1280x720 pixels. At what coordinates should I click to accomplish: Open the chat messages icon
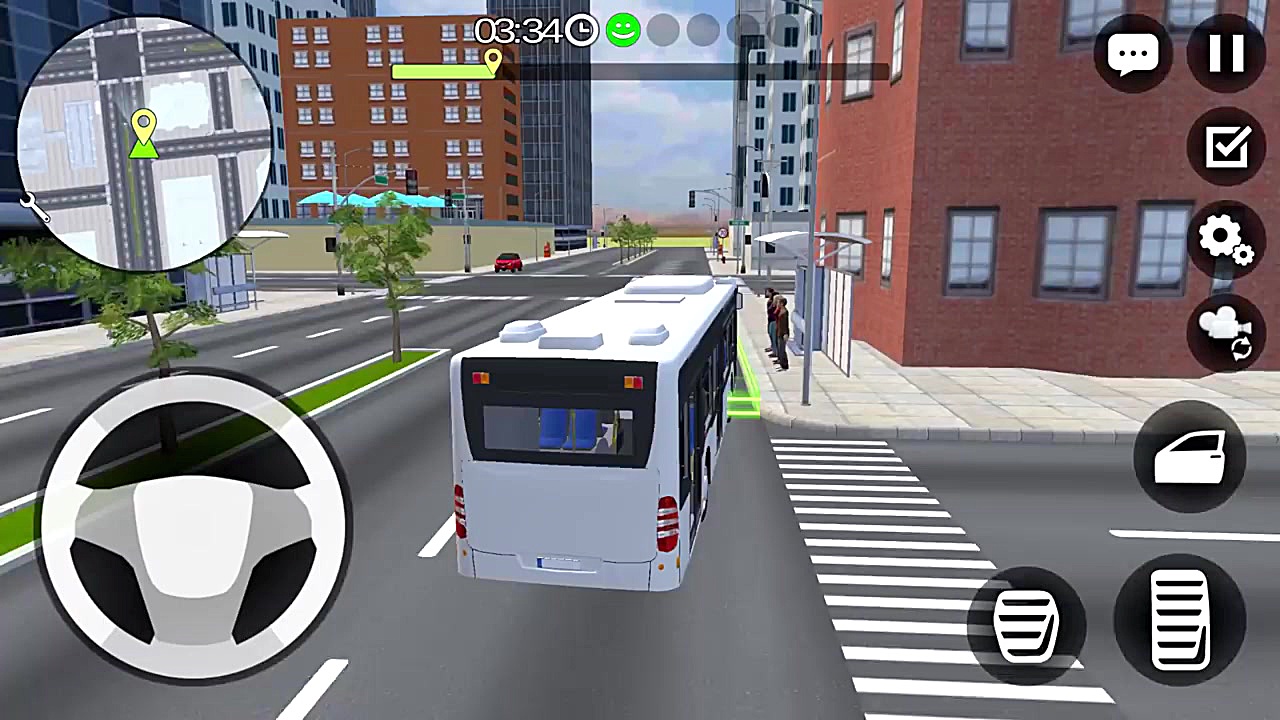click(x=1134, y=54)
